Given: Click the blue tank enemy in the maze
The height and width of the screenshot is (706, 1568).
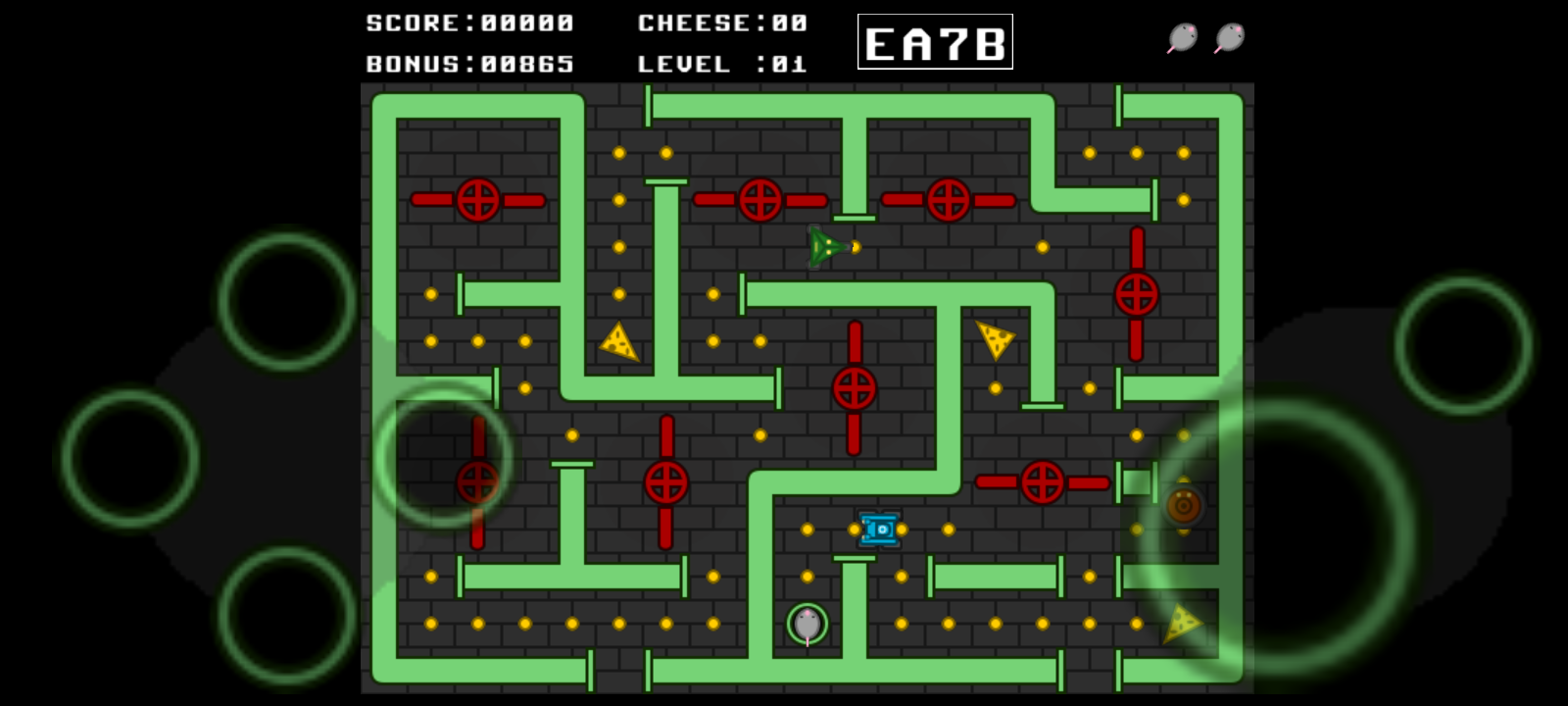Looking at the screenshot, I should click(879, 529).
